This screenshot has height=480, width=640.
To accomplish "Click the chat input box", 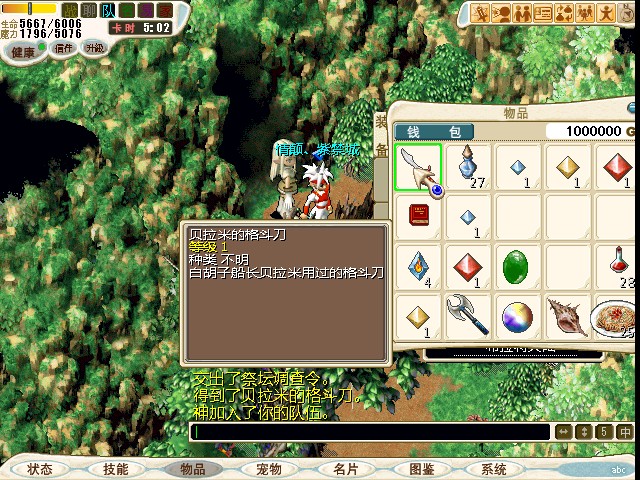I will tap(370, 432).
